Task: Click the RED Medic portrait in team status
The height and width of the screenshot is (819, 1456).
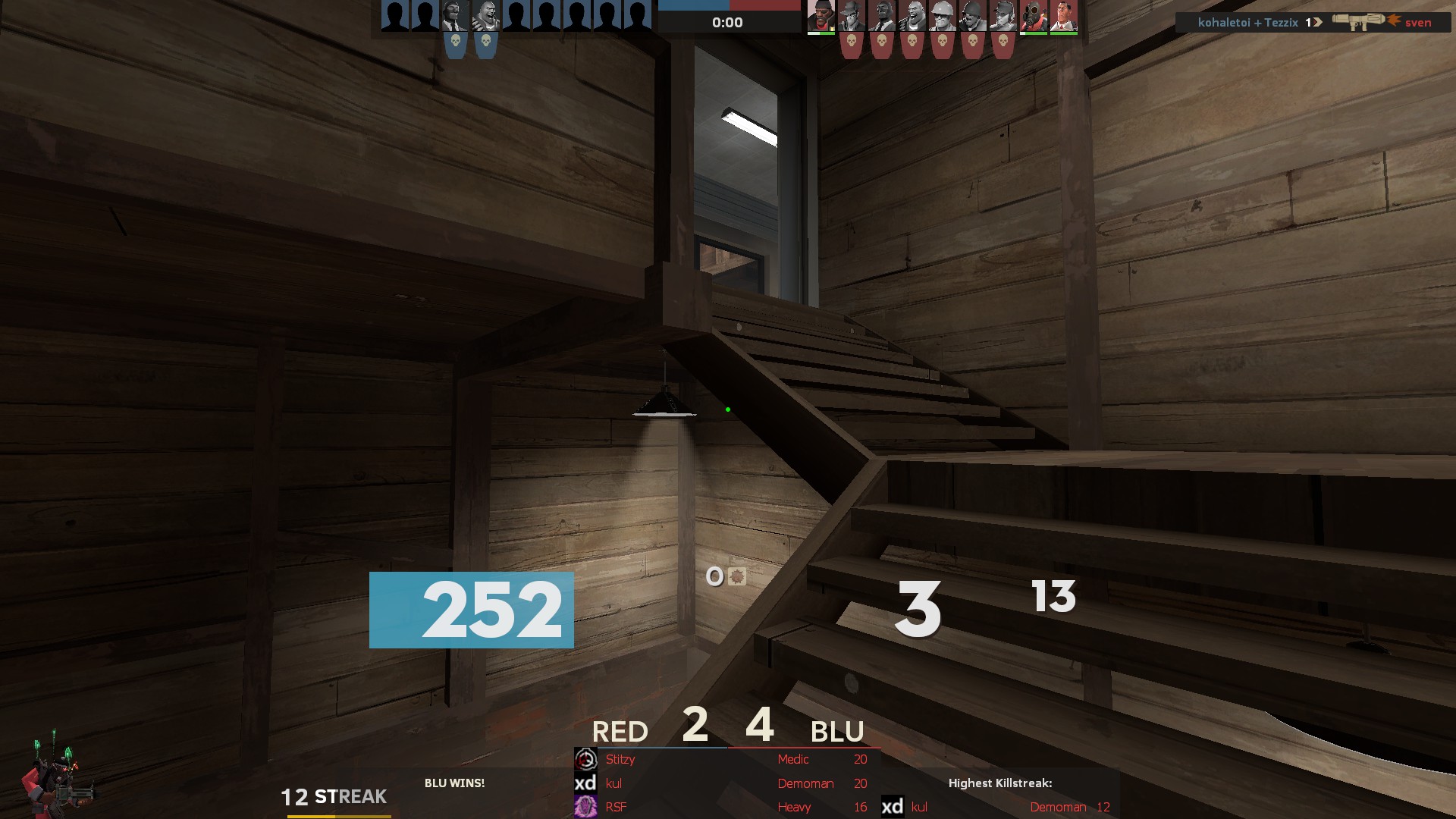Action: pos(1063,16)
